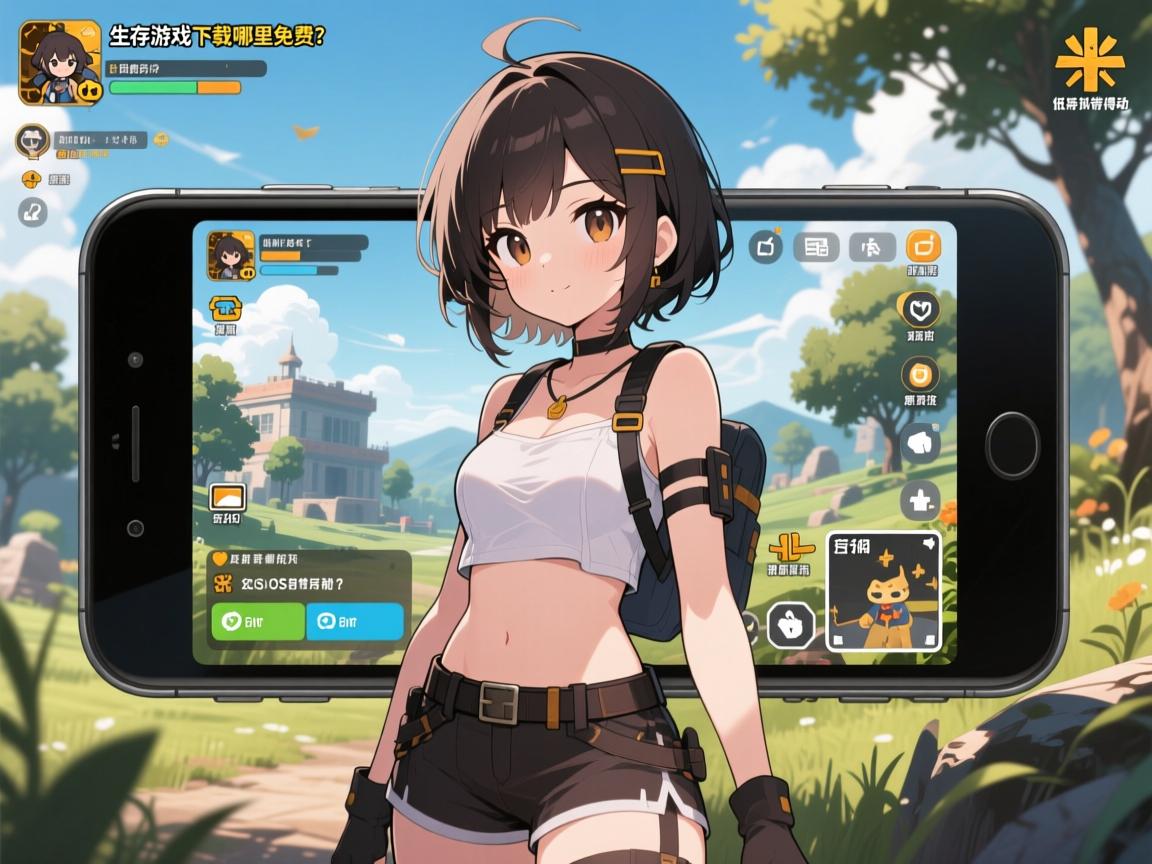Open the large player avatar portrait
The width and height of the screenshot is (1152, 864).
[60, 63]
